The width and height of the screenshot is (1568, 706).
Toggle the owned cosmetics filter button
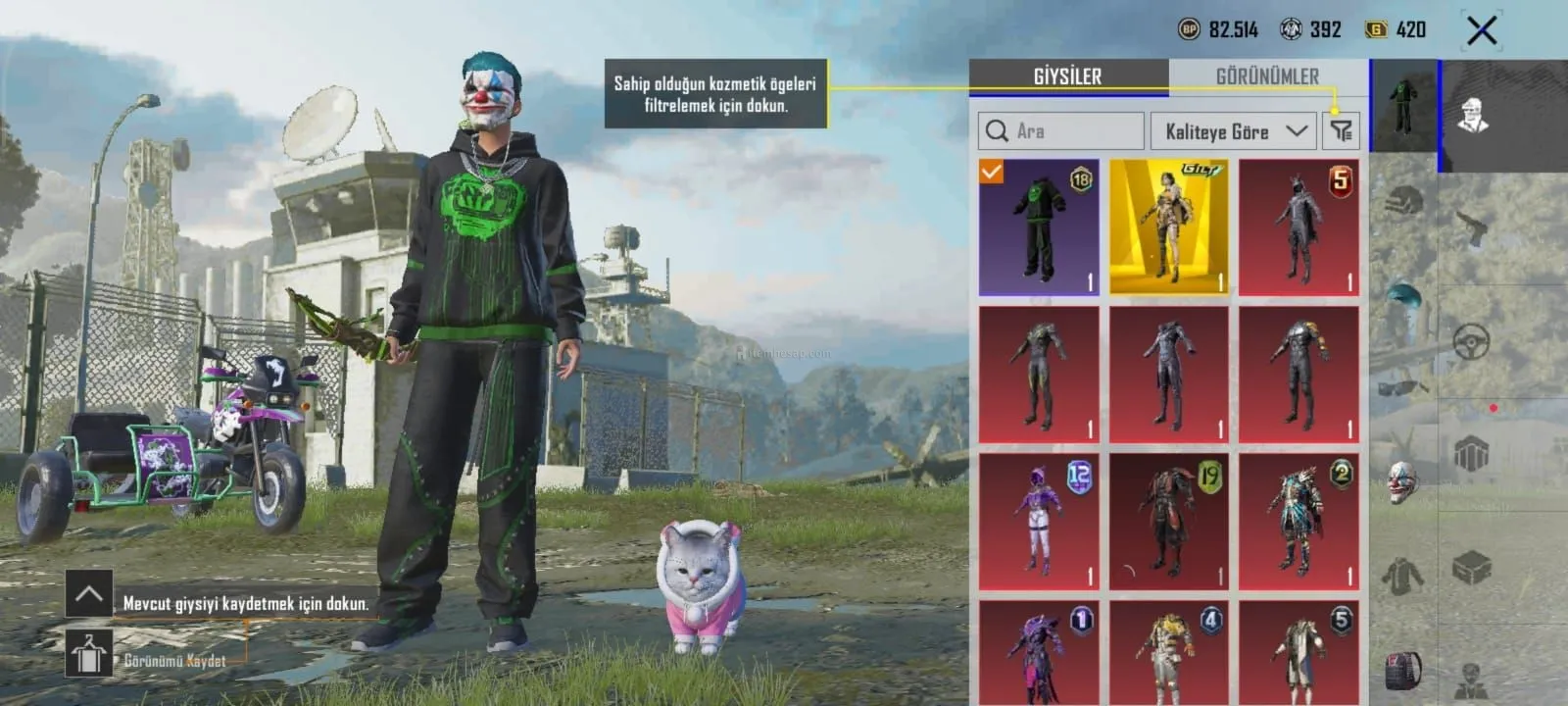pos(1341,131)
